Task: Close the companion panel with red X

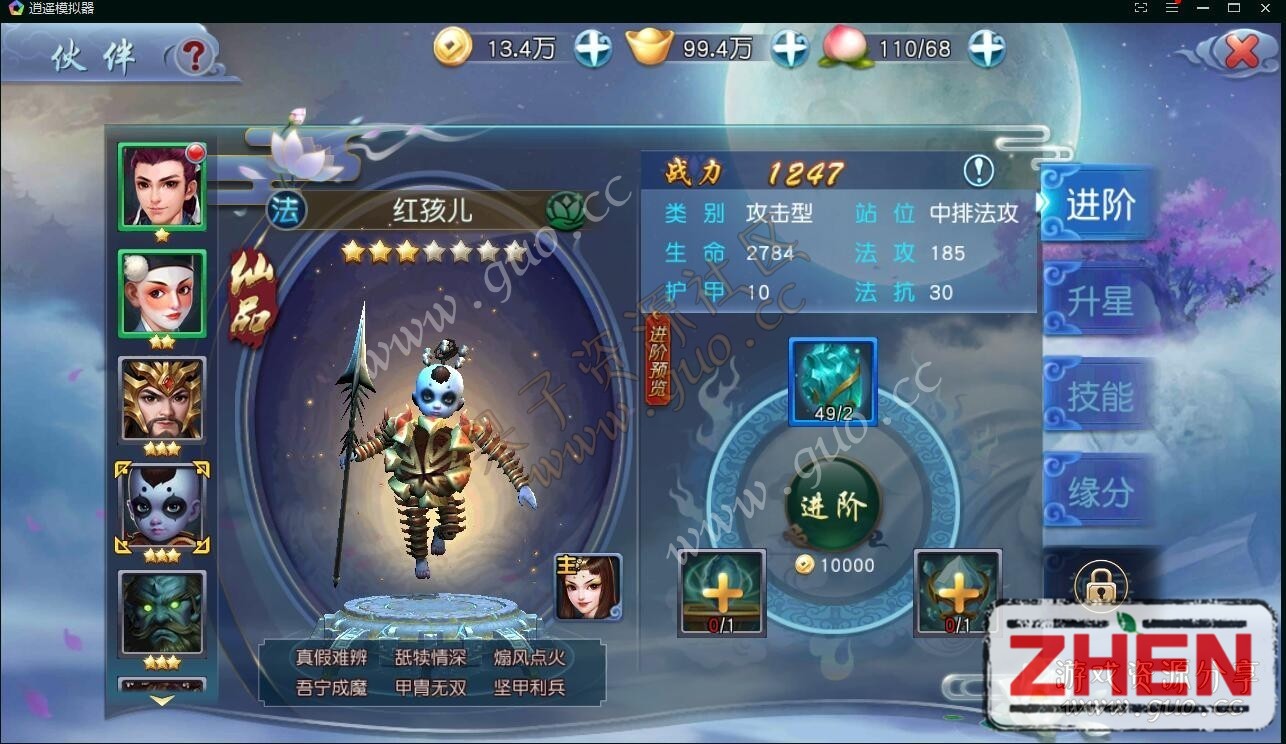Action: tap(1241, 51)
